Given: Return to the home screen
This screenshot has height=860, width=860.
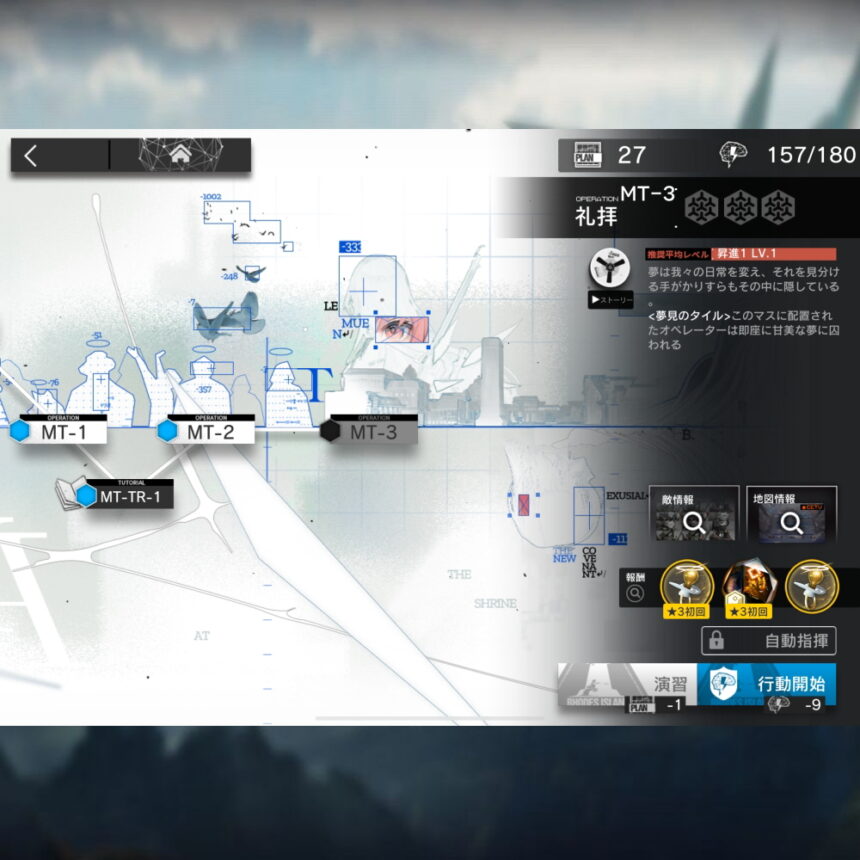Looking at the screenshot, I should (x=180, y=155).
